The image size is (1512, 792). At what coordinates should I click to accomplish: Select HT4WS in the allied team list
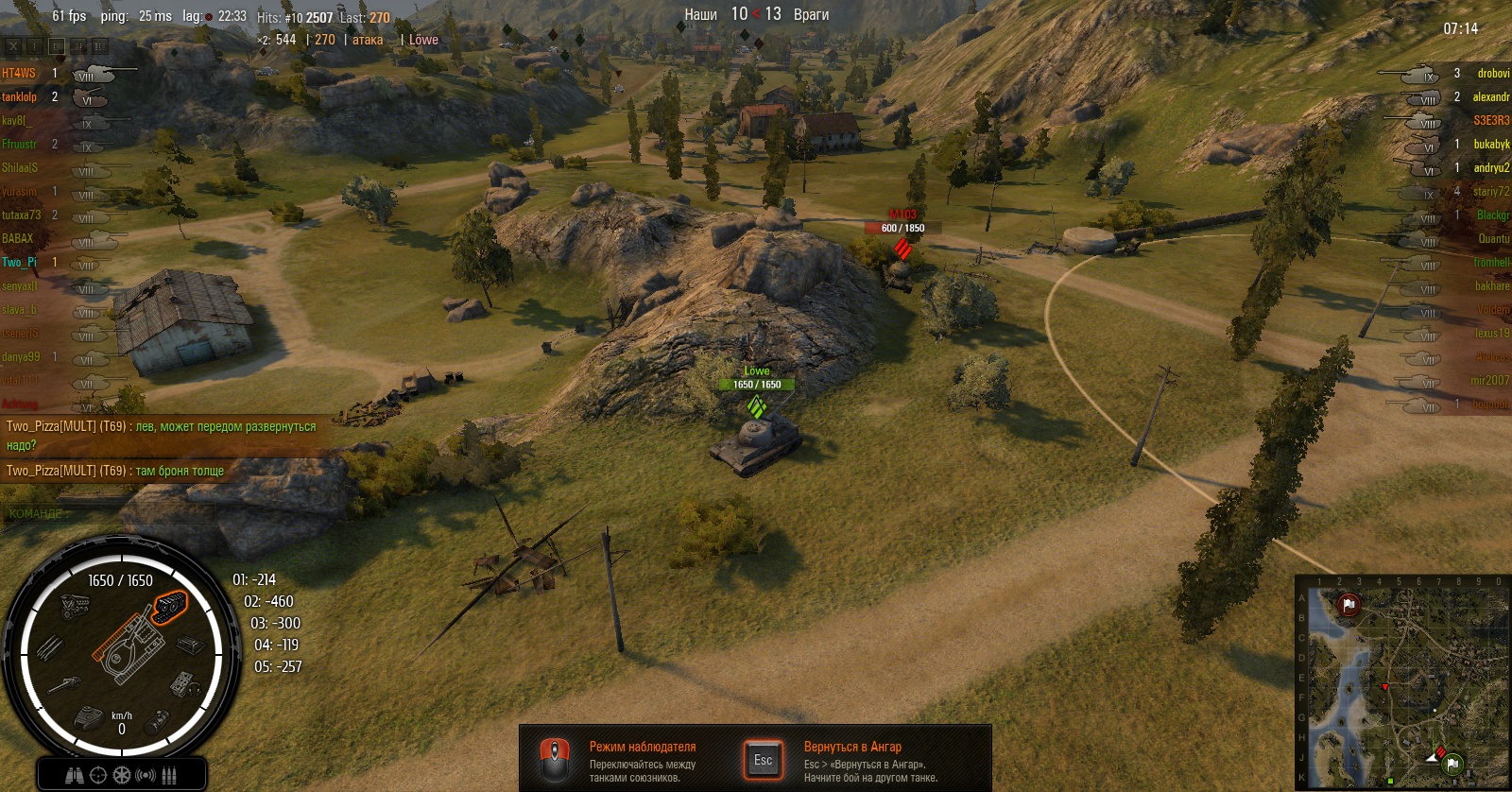coord(19,73)
